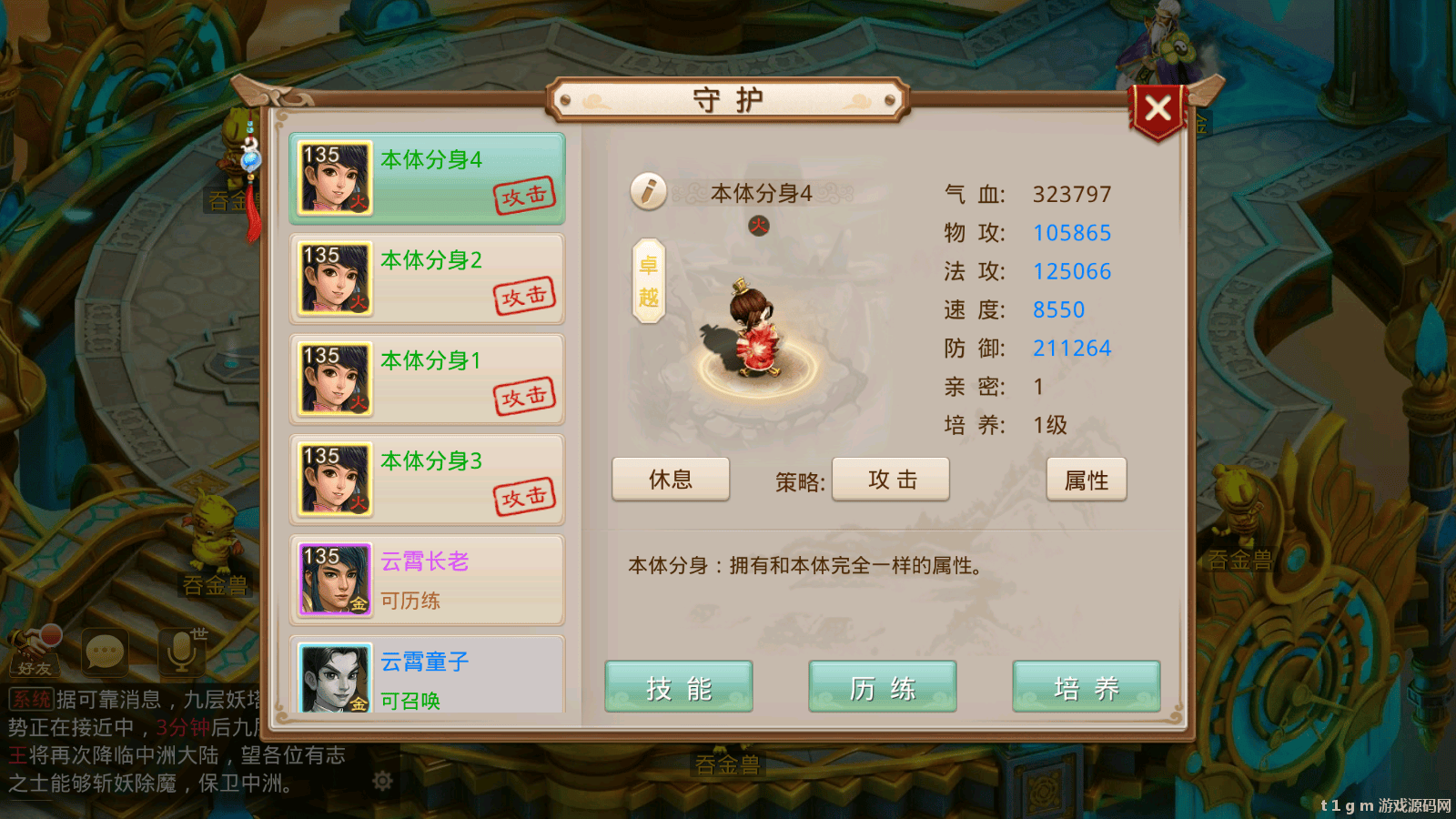Click the settings gear below the list

[x=383, y=778]
